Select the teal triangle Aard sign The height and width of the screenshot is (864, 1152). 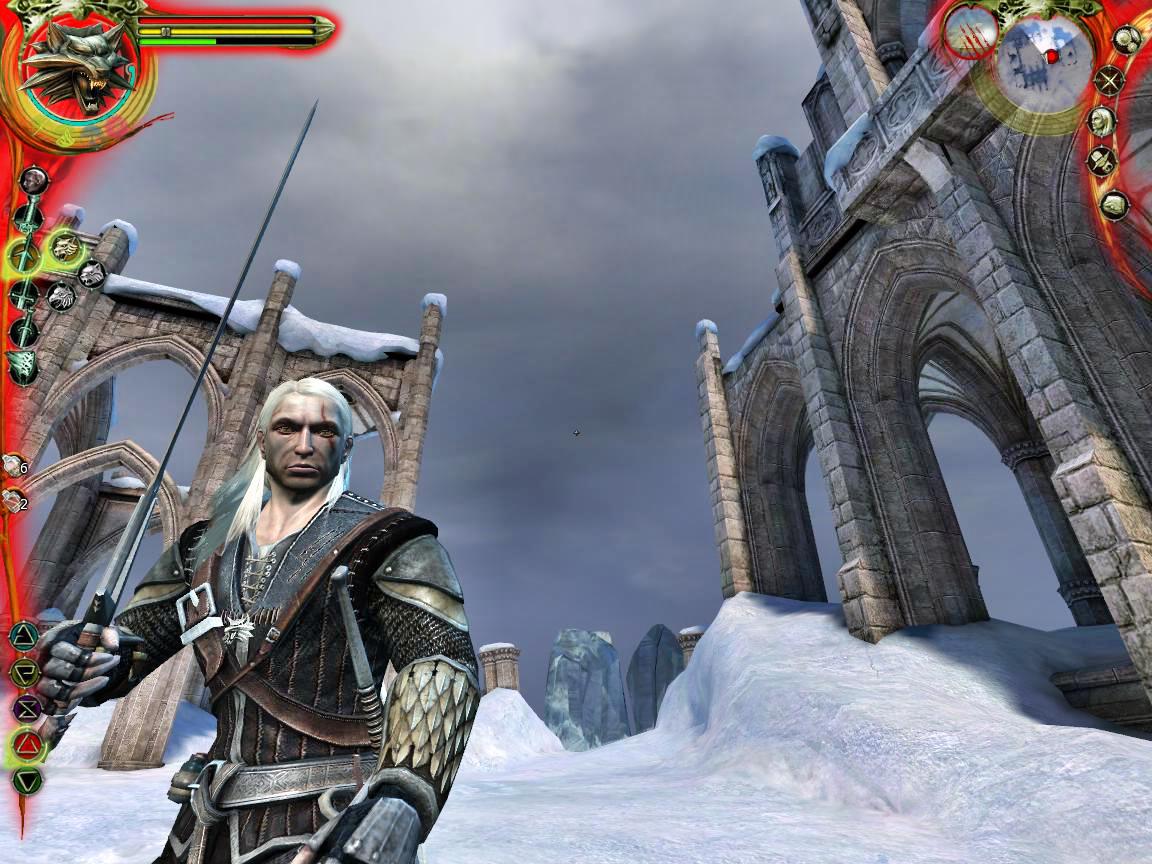23,635
